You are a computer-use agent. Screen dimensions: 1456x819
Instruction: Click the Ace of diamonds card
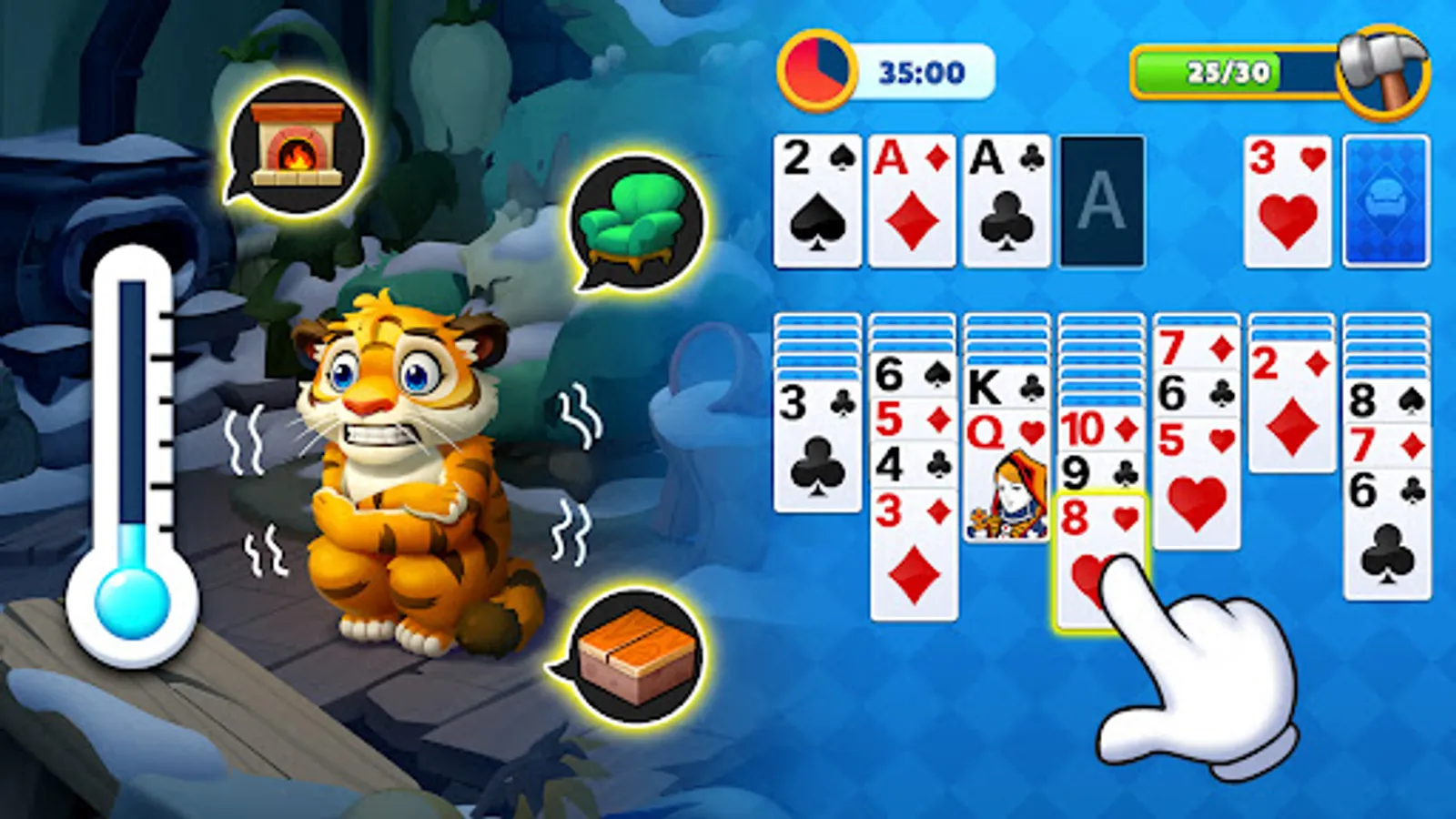(x=912, y=202)
